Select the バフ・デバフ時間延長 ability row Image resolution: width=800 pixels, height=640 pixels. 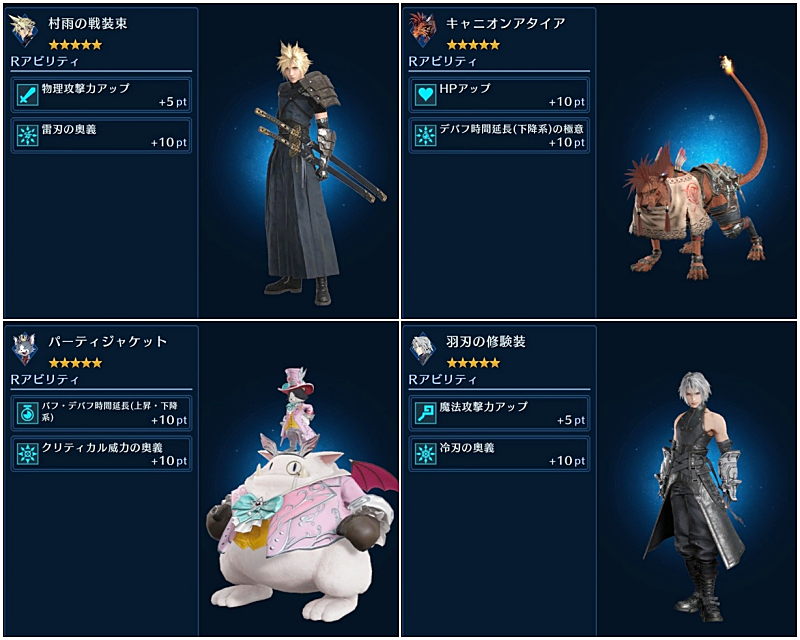(101, 411)
